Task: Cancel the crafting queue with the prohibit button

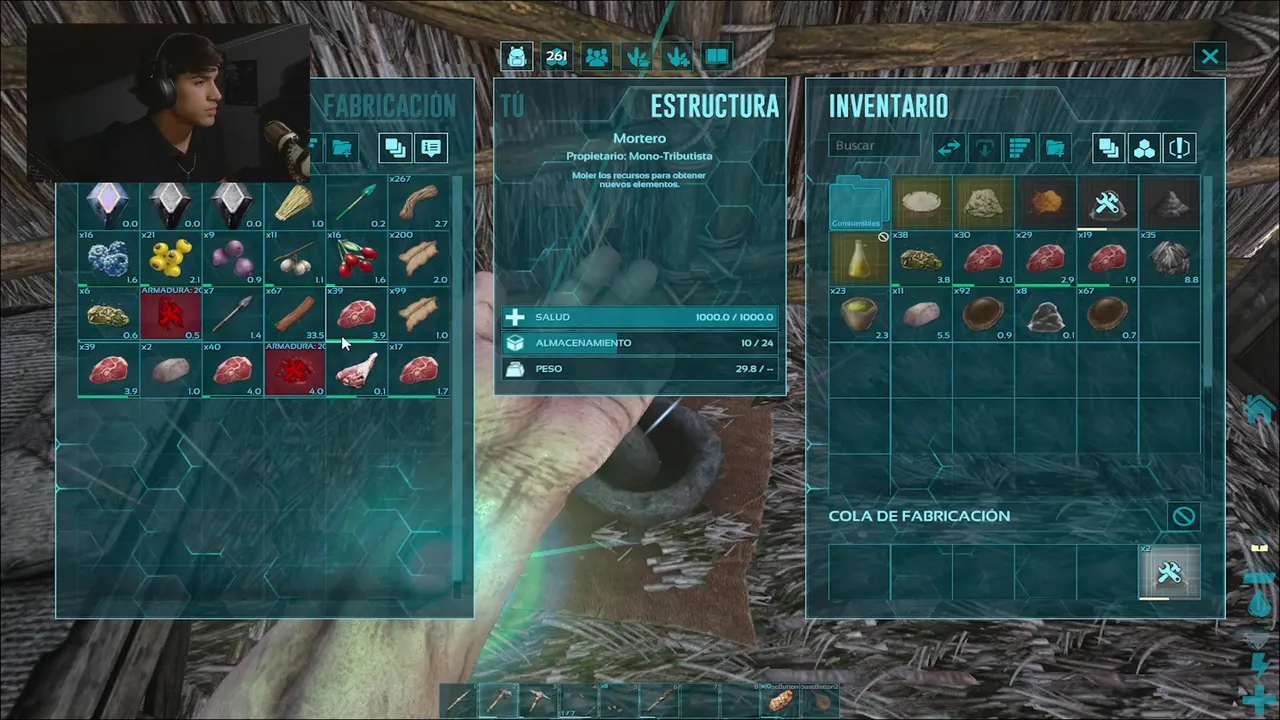Action: point(1183,516)
